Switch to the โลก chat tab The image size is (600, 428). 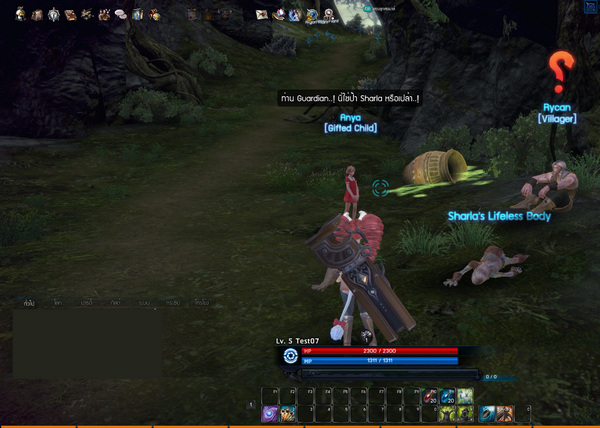coord(58,301)
